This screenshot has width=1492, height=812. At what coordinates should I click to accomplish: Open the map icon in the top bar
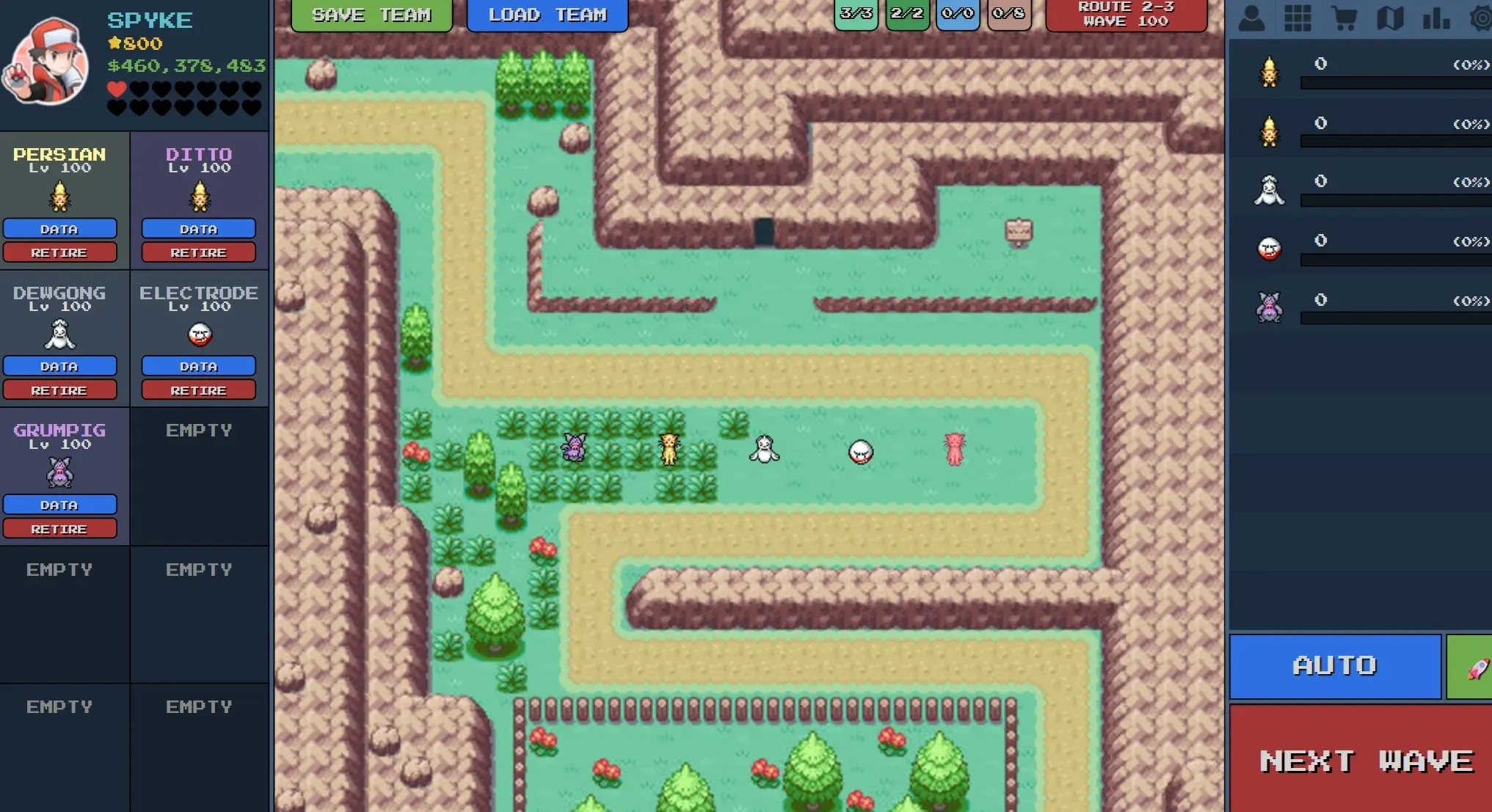[x=1389, y=18]
